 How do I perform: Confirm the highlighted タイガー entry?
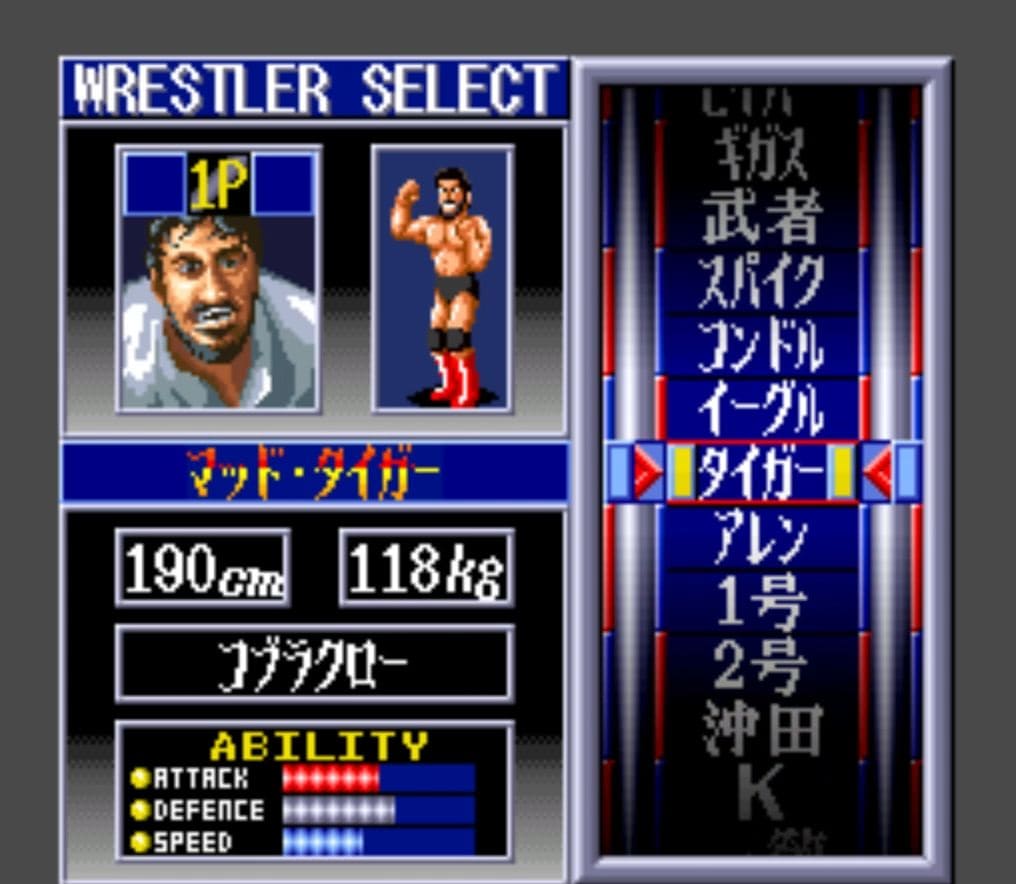pyautogui.click(x=762, y=472)
